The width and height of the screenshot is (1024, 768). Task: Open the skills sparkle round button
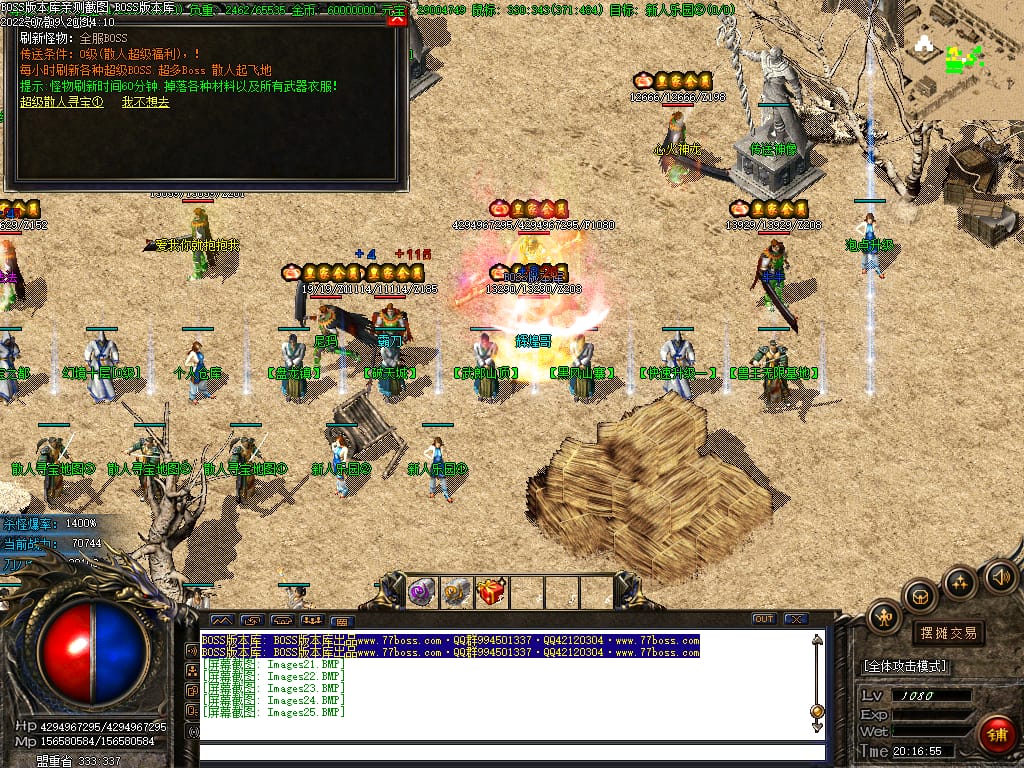pyautogui.click(x=960, y=582)
